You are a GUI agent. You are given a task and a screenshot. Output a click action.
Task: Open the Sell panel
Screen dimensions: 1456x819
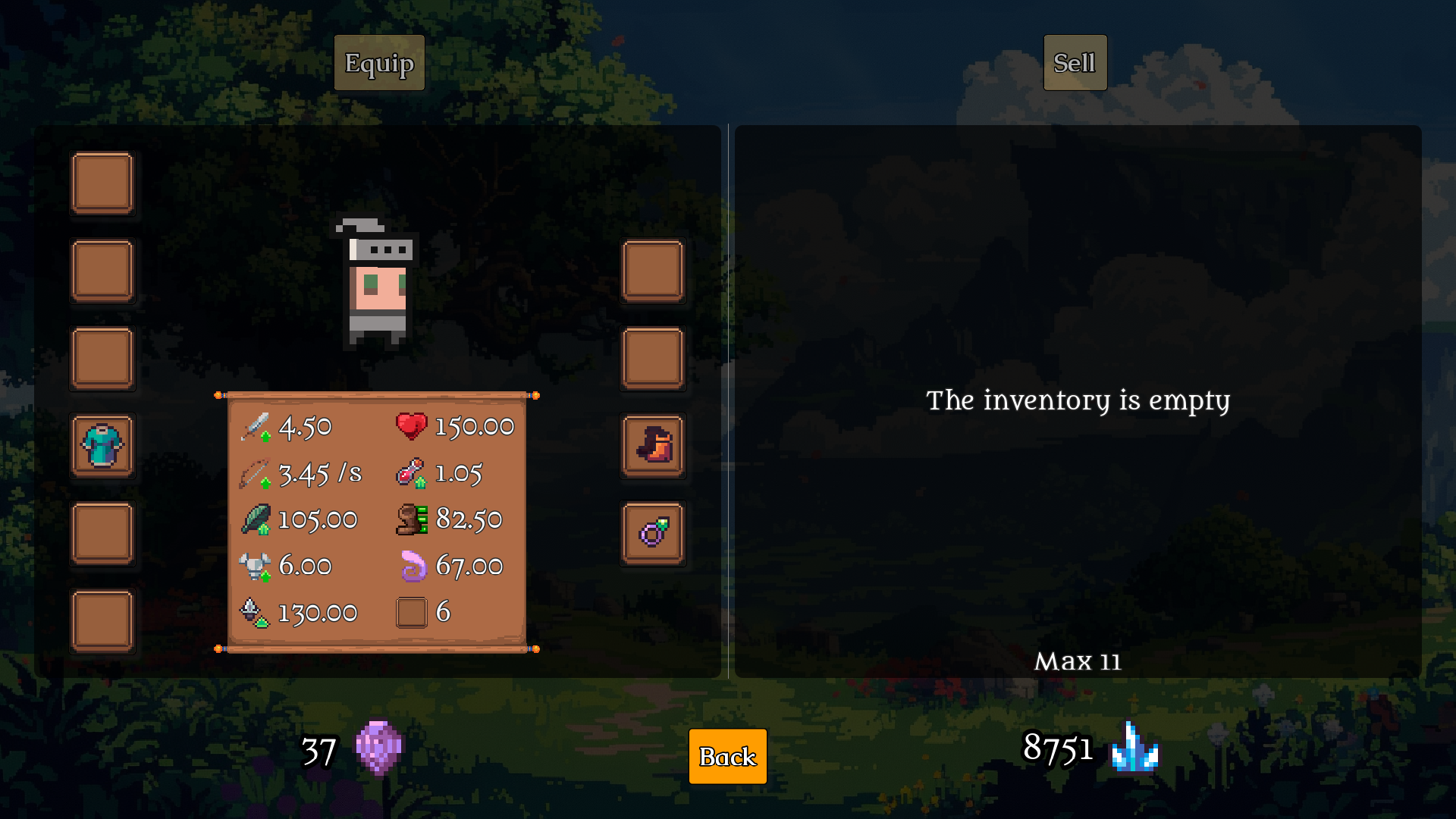pos(1075,63)
